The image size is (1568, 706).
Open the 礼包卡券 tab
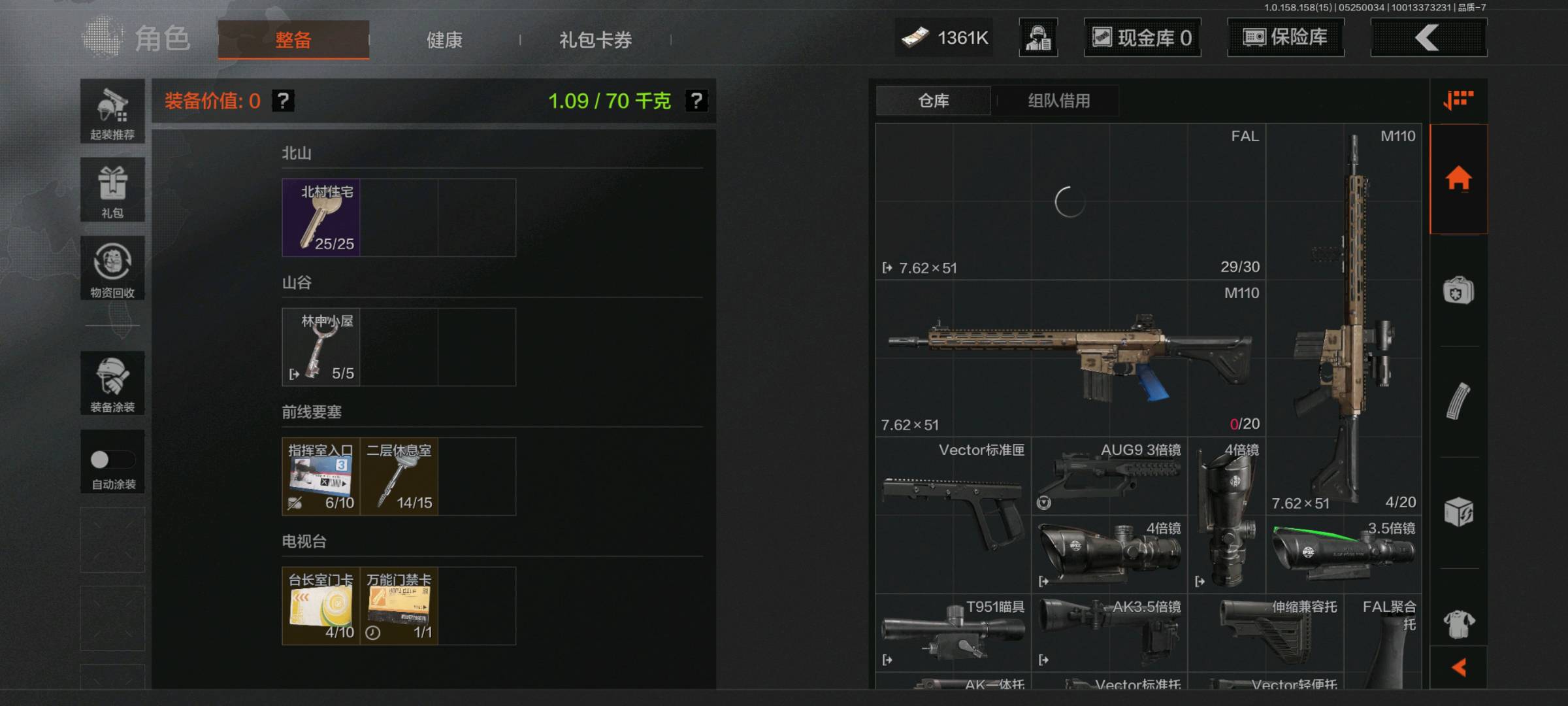(595, 40)
